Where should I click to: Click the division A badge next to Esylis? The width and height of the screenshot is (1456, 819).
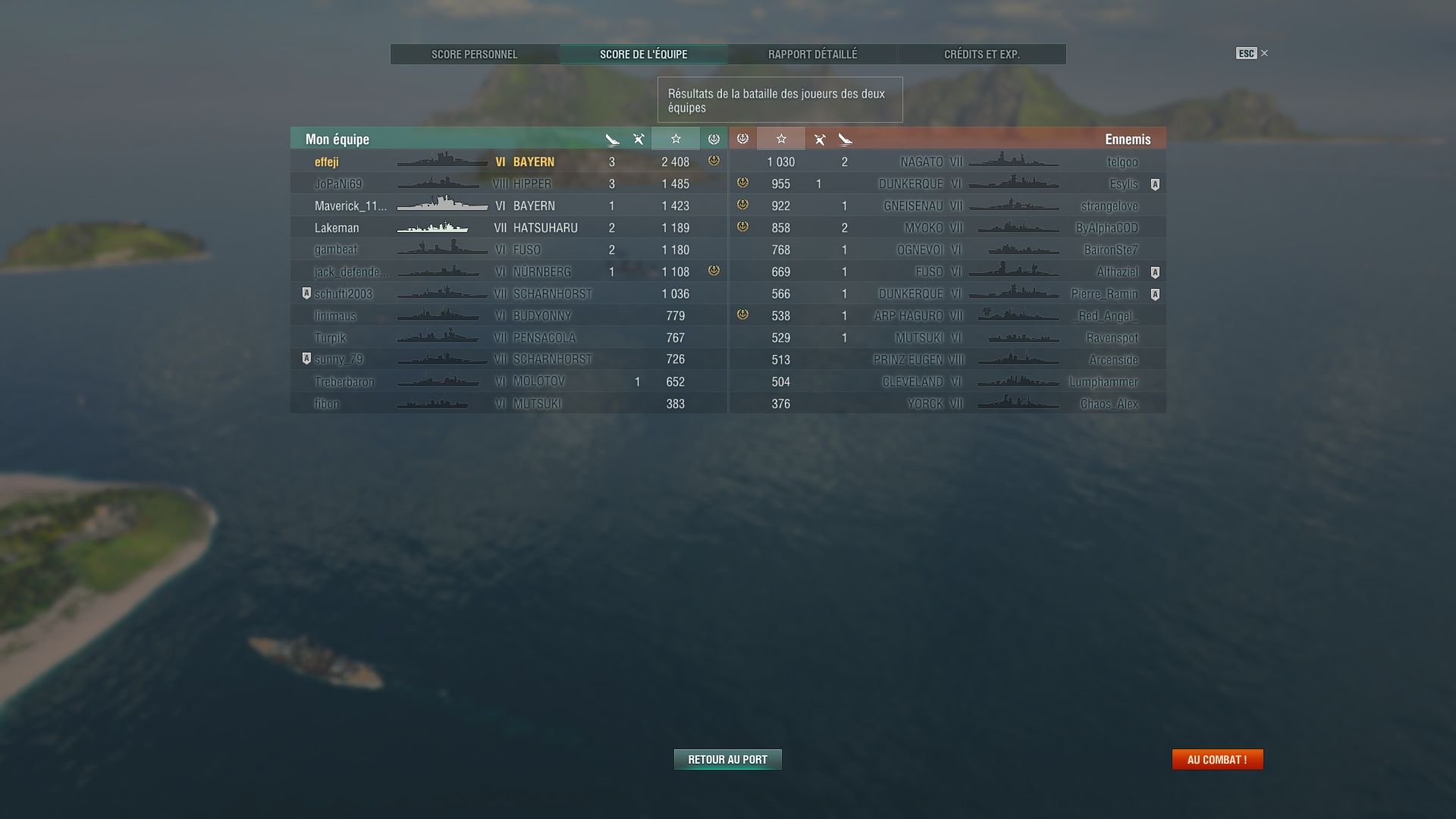[1156, 184]
